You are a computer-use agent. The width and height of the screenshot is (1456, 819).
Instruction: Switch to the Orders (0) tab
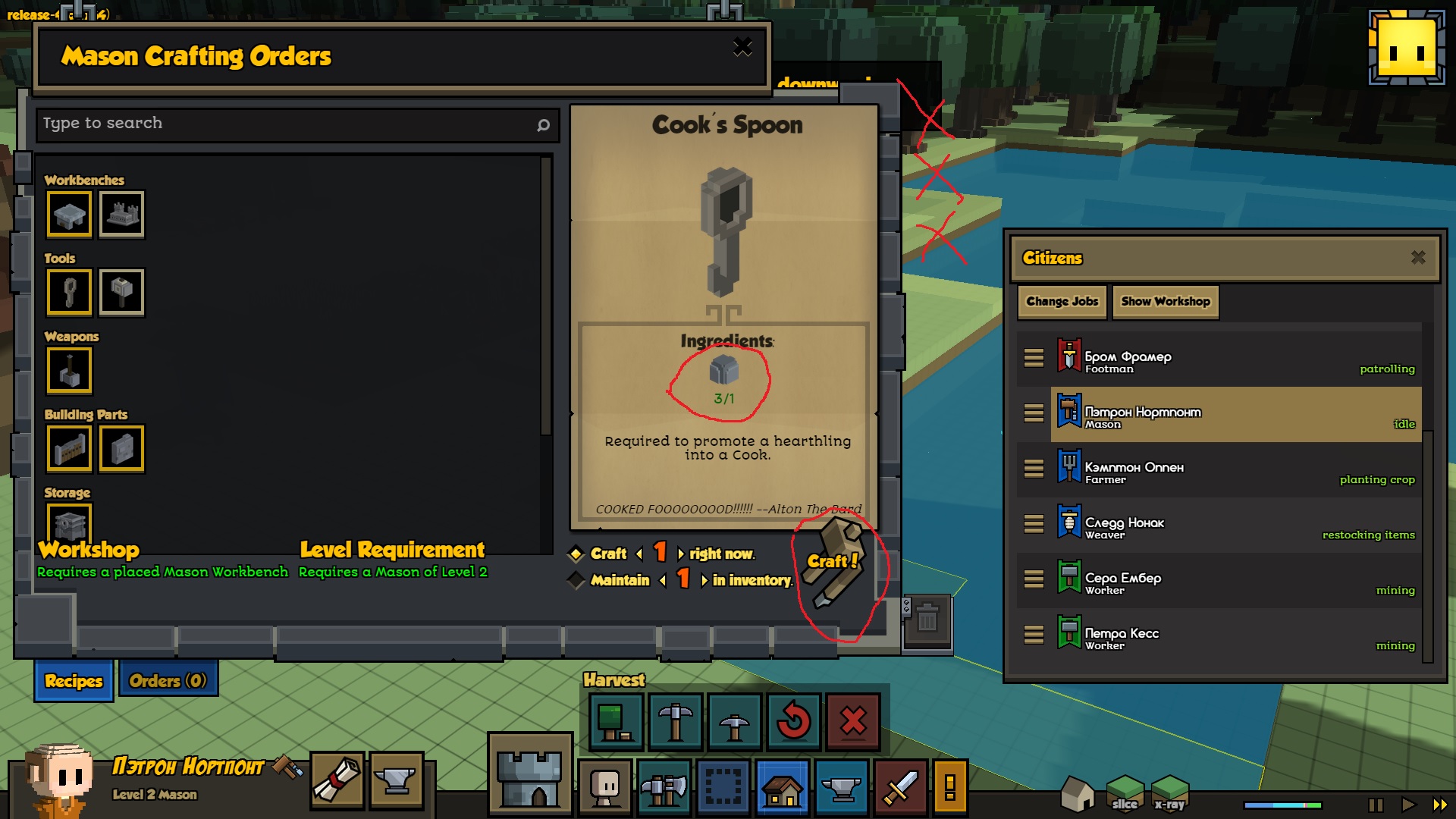tap(168, 680)
